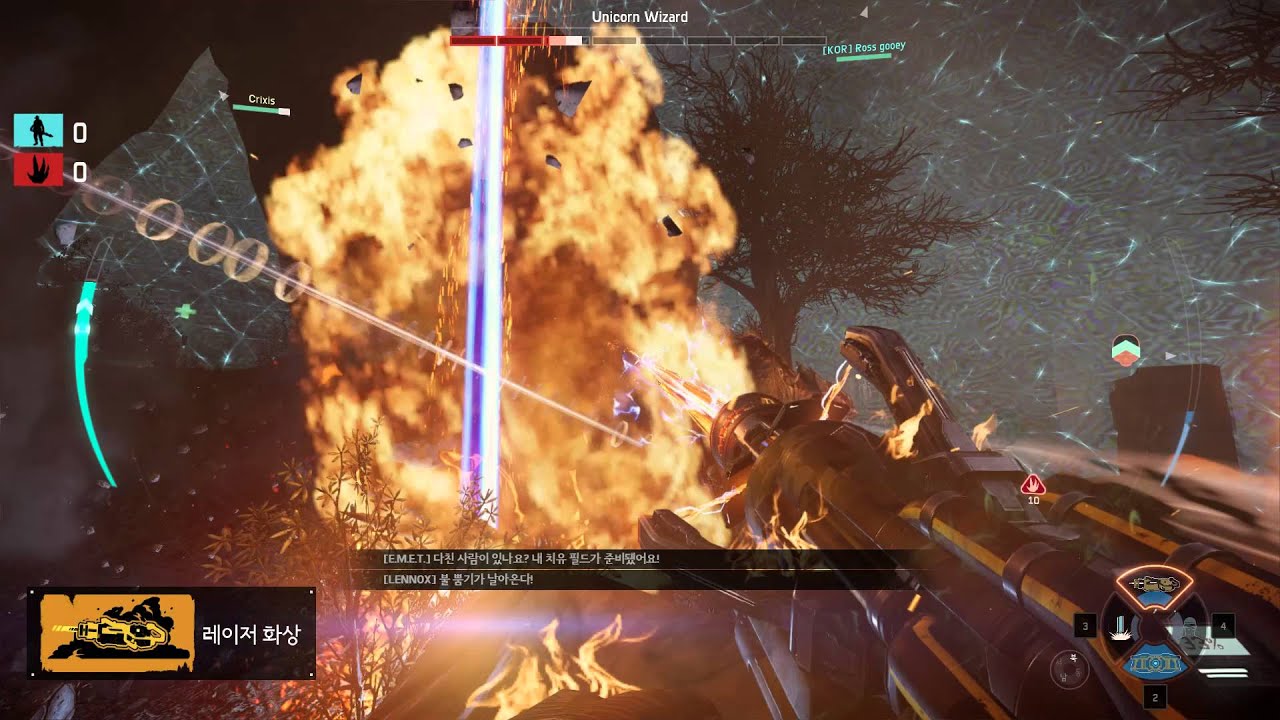Select teammate Crixis name tag

261,100
